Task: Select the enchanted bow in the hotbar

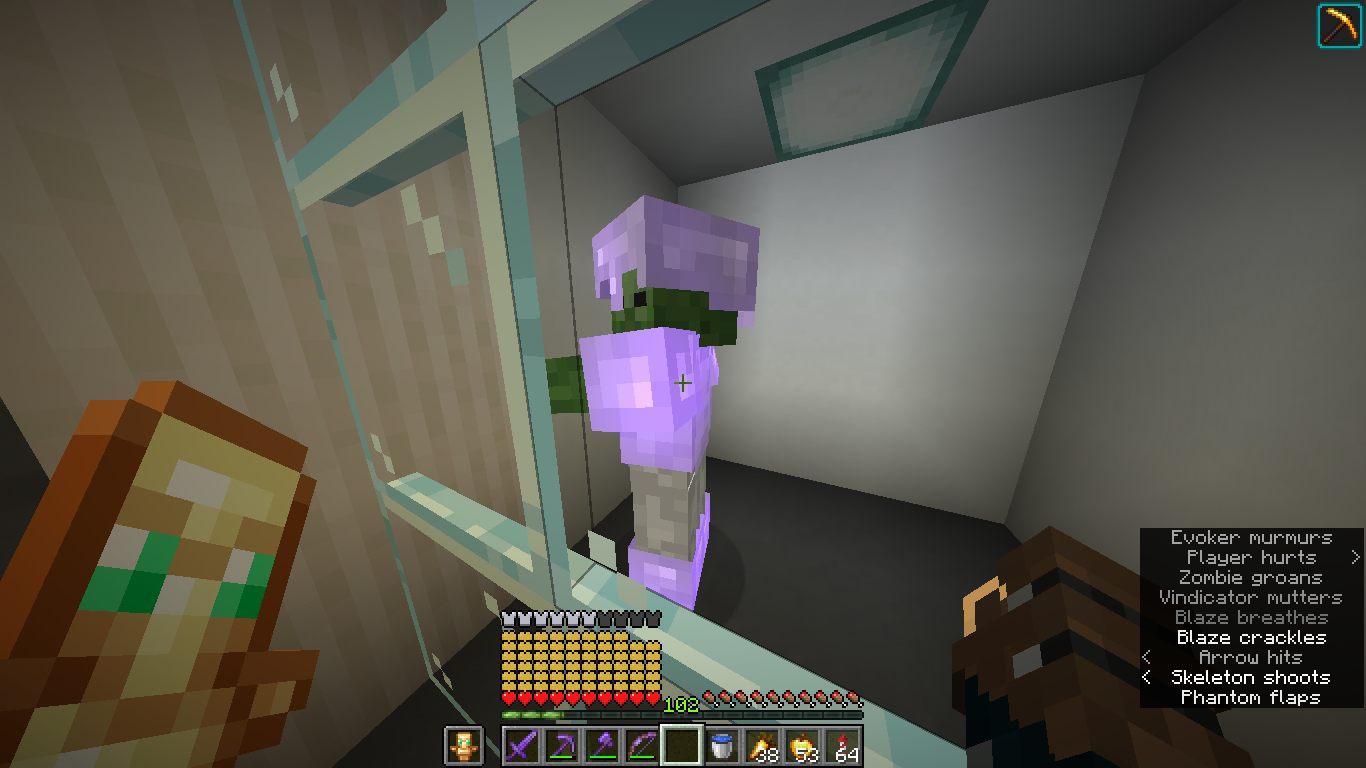Action: 643,744
